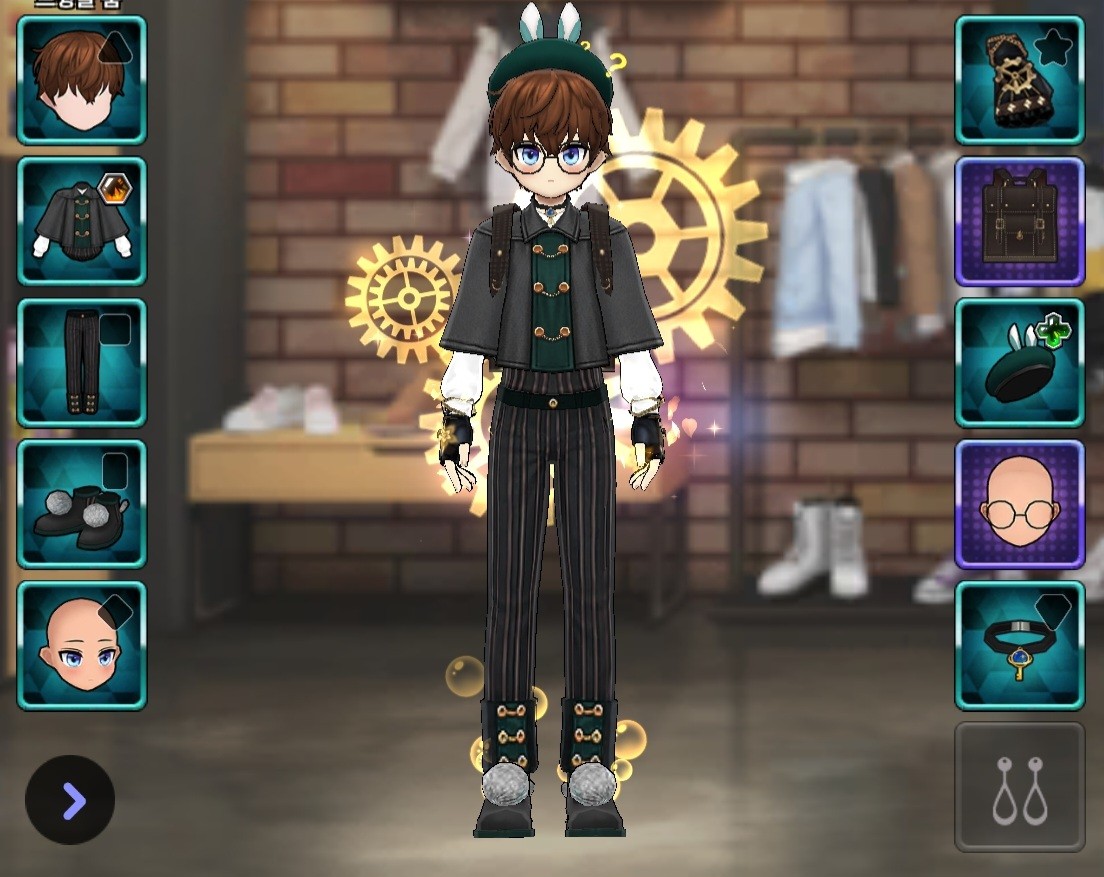The image size is (1104, 877).
Task: Select the pom-pom shoes slot
Action: point(81,504)
